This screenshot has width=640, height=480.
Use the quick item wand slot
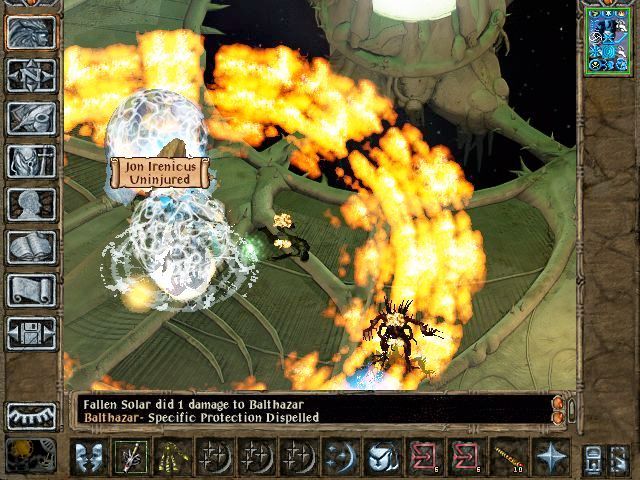(511, 457)
